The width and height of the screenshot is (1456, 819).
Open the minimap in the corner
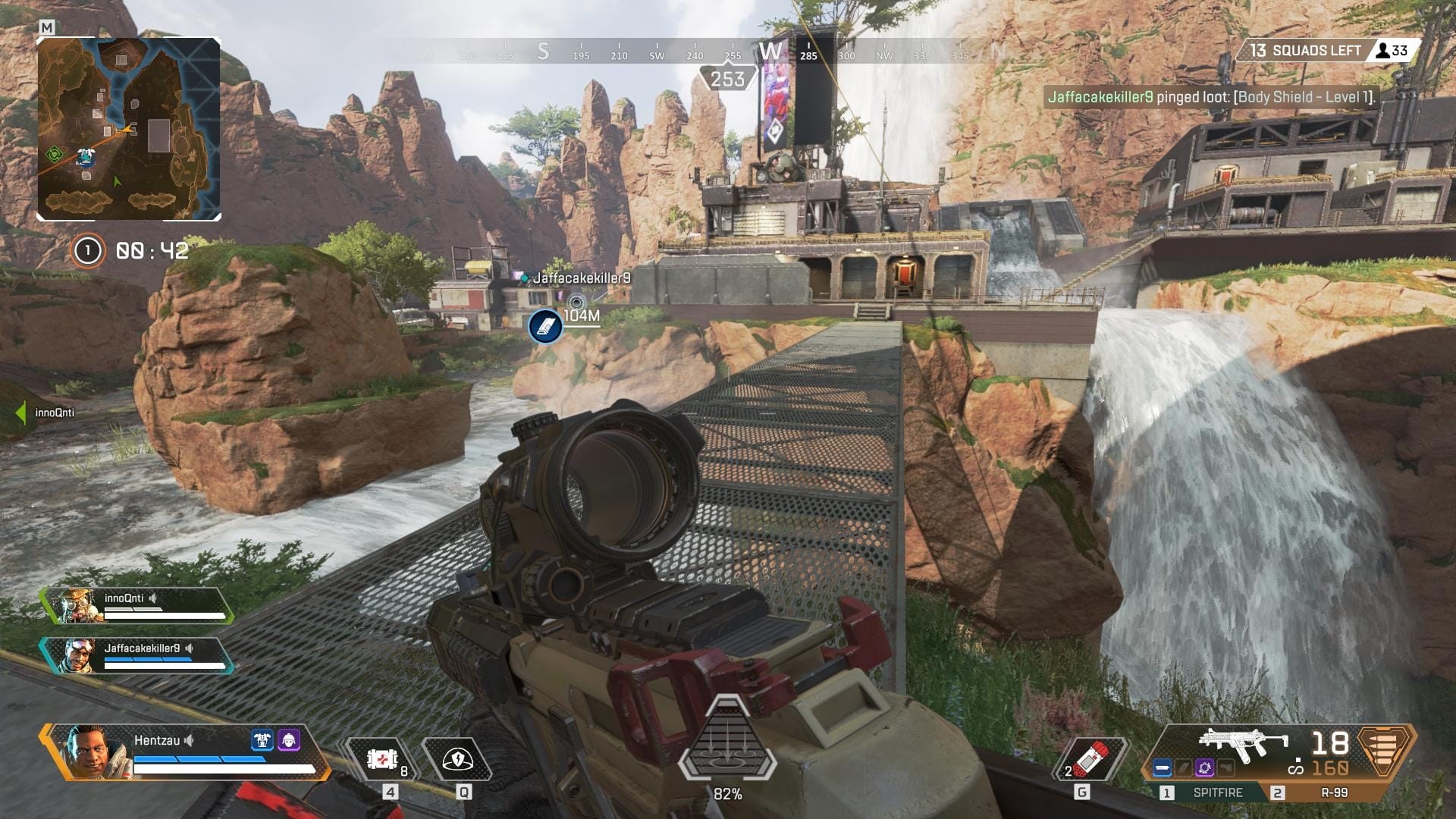[129, 129]
